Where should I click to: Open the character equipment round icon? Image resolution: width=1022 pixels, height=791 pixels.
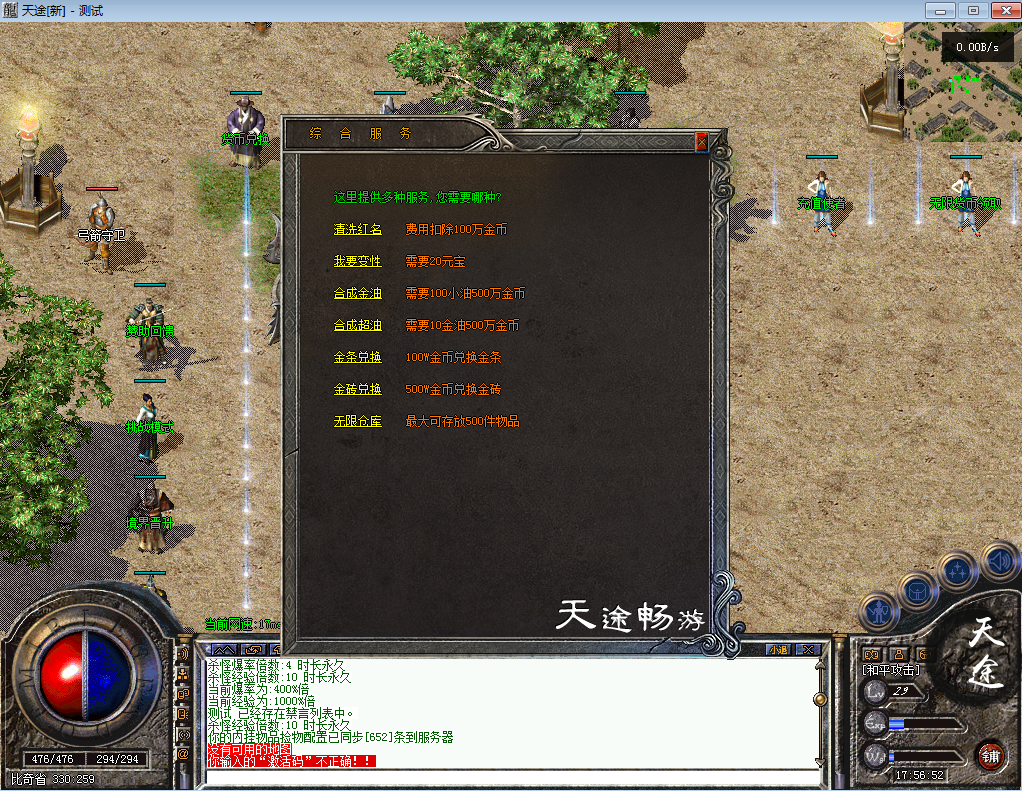[x=879, y=610]
